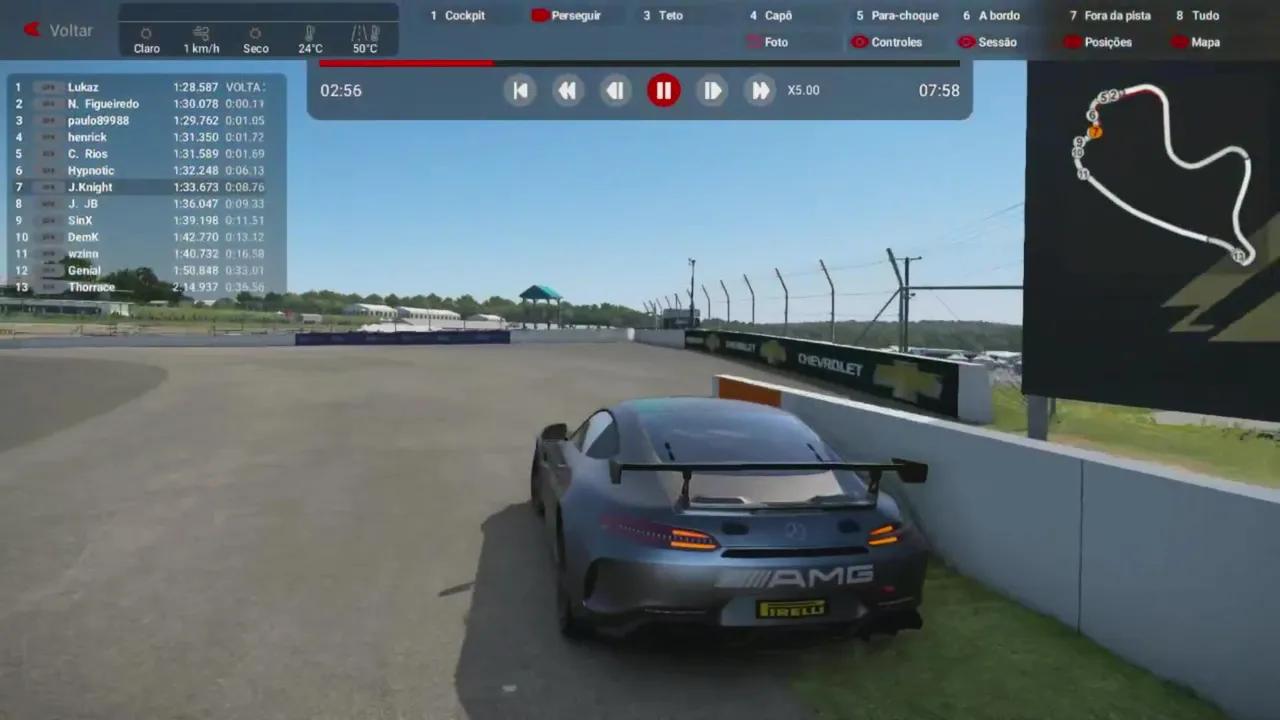
Task: Switch to the Fora da pista camera
Action: click(x=1110, y=15)
